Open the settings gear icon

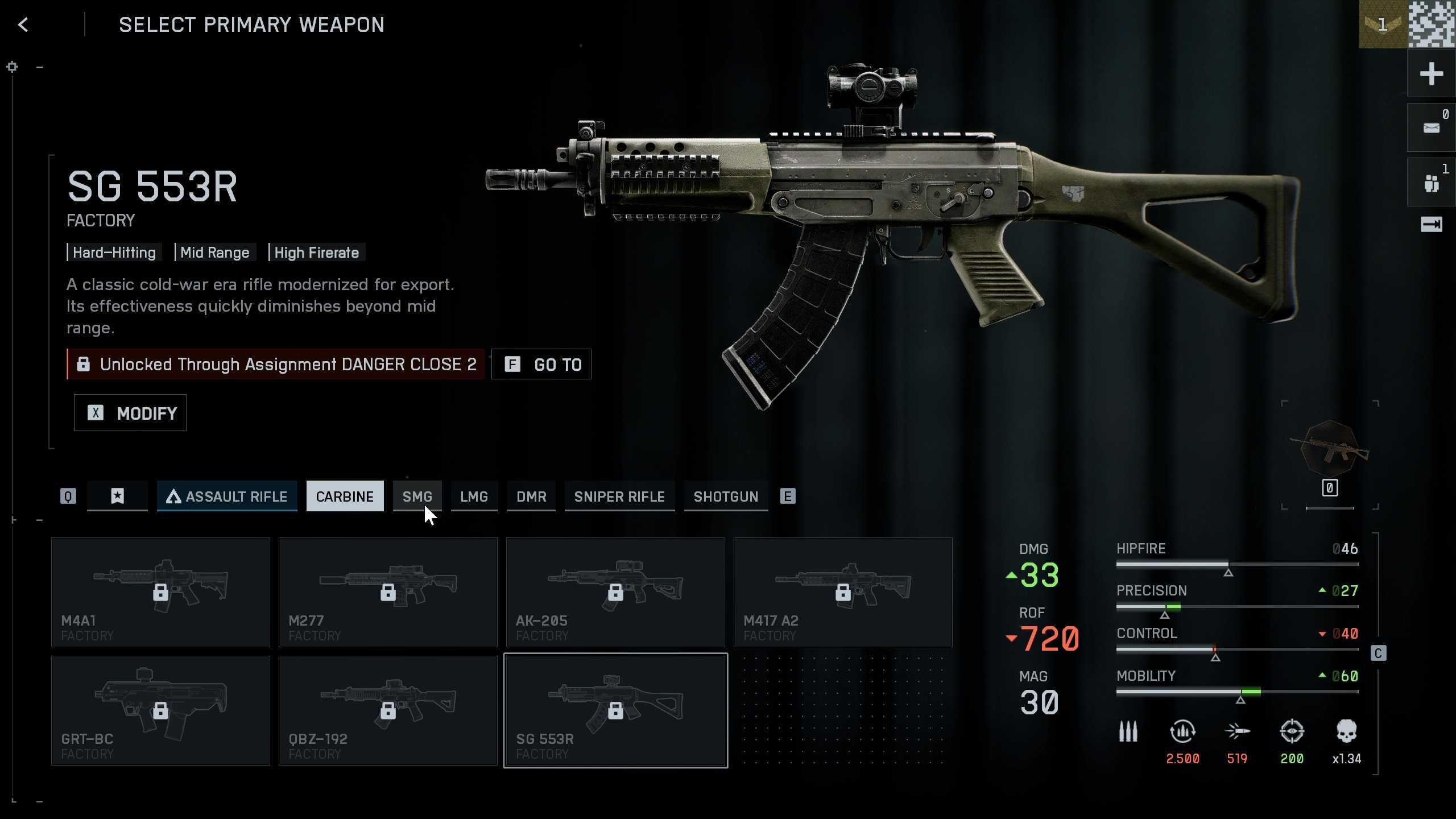(x=12, y=67)
